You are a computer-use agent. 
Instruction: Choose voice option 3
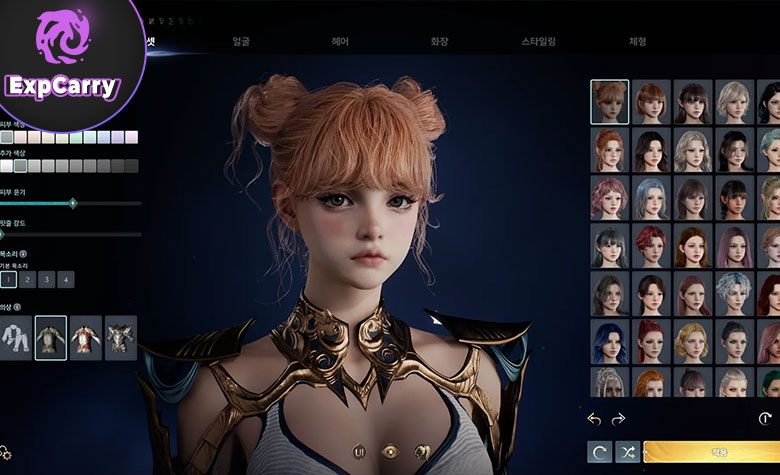(47, 280)
